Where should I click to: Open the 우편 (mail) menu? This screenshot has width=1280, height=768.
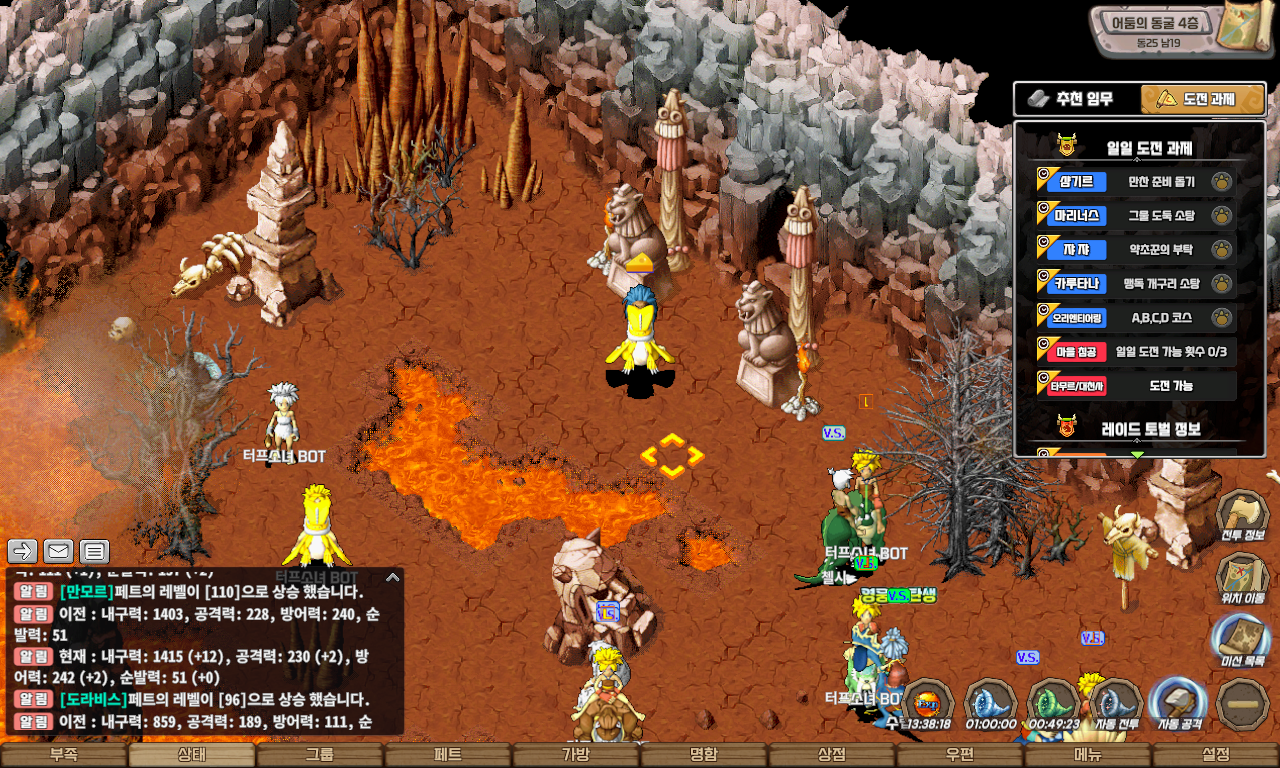[959, 755]
